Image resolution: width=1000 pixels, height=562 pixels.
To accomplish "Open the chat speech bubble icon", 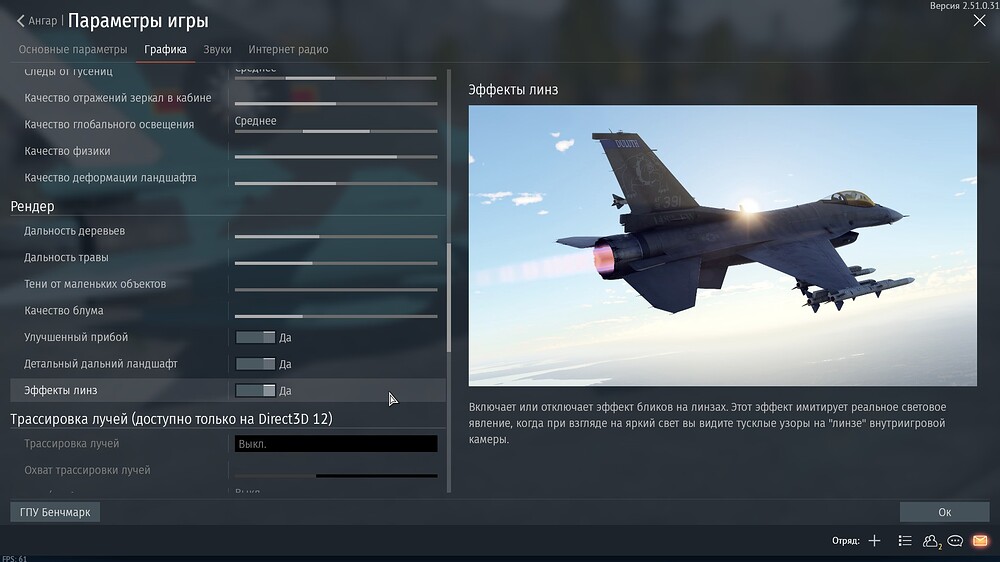I will pos(955,541).
